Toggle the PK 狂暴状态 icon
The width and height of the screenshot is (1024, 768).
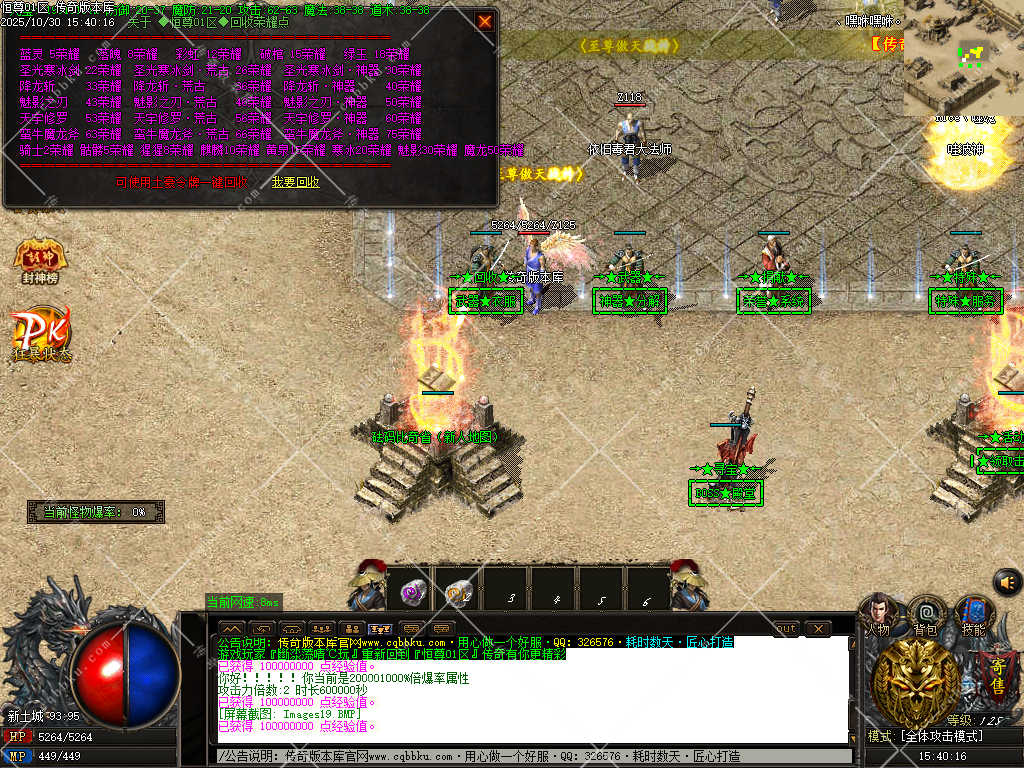(41, 335)
